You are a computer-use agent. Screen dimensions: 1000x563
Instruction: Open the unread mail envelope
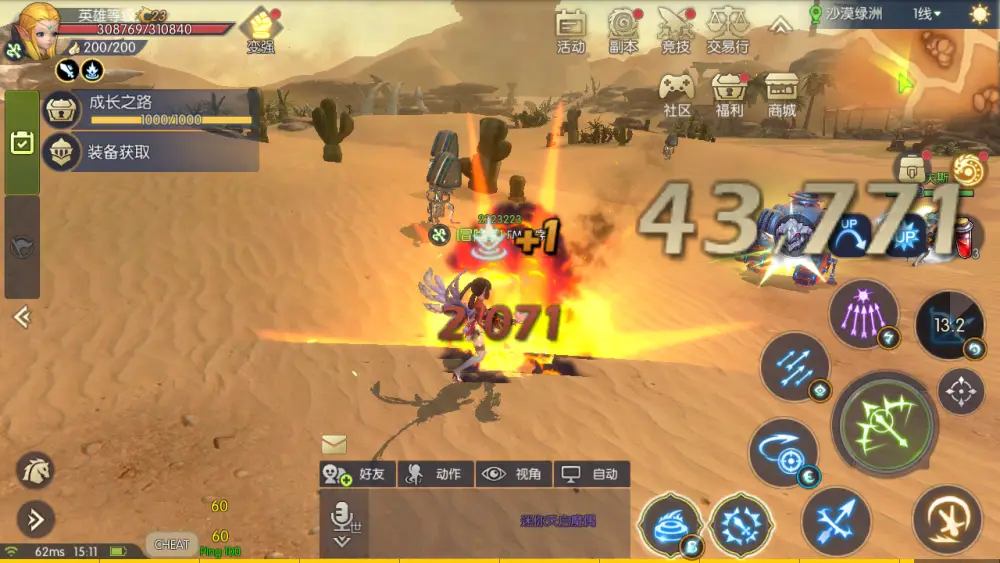pyautogui.click(x=334, y=445)
